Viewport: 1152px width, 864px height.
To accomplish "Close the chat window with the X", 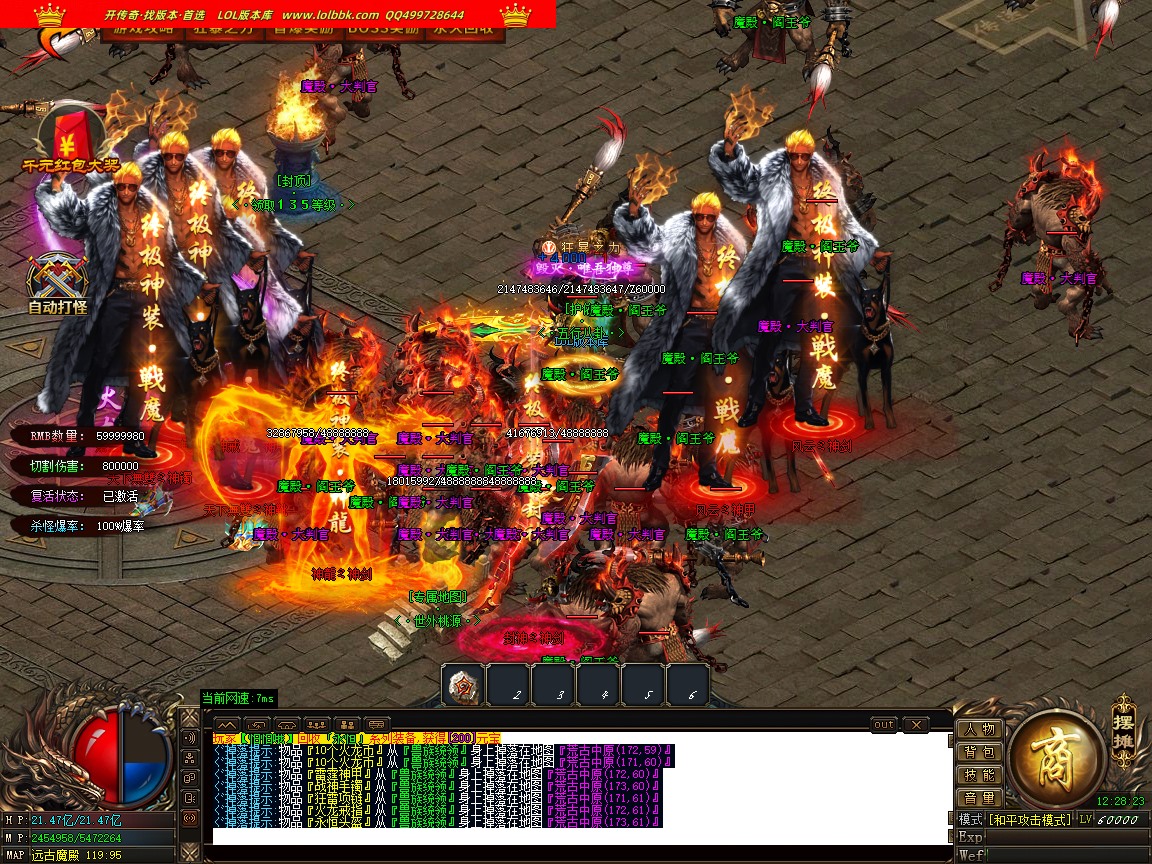I will coord(915,724).
